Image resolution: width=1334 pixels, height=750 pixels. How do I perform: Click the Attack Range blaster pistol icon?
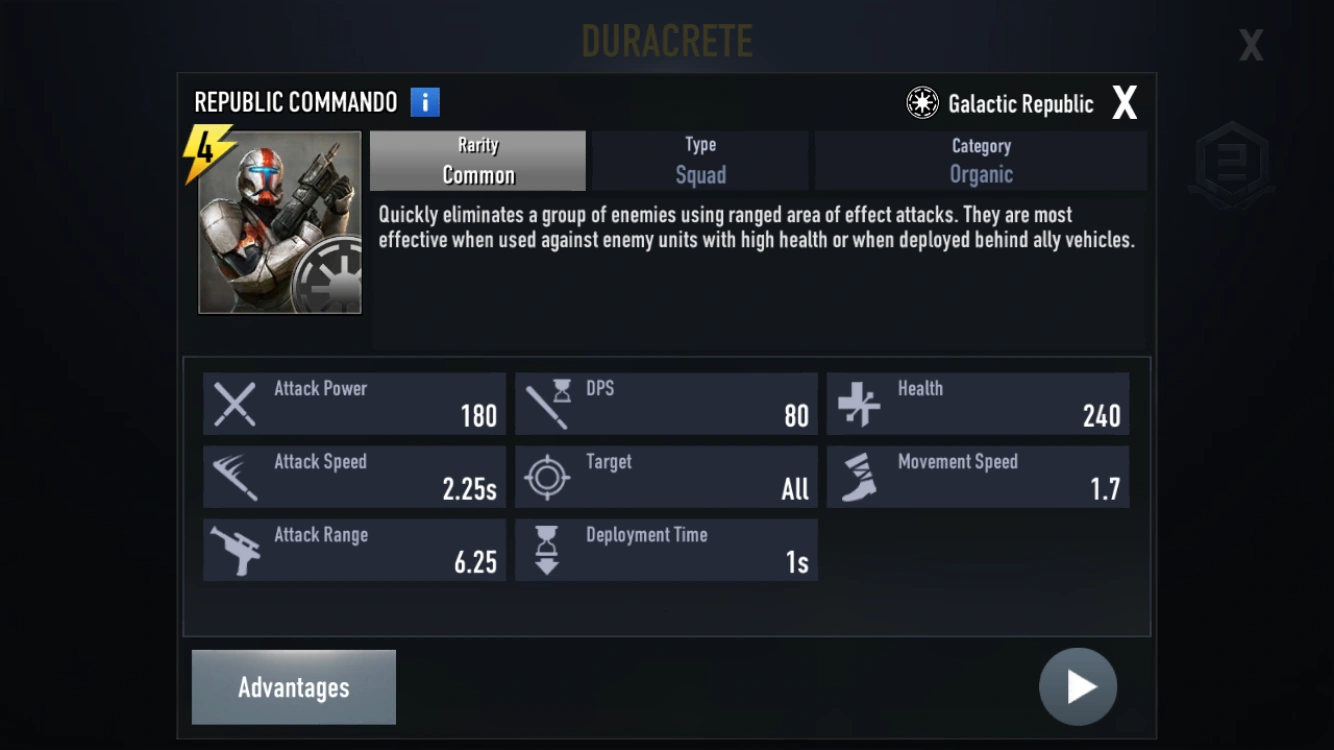point(234,549)
